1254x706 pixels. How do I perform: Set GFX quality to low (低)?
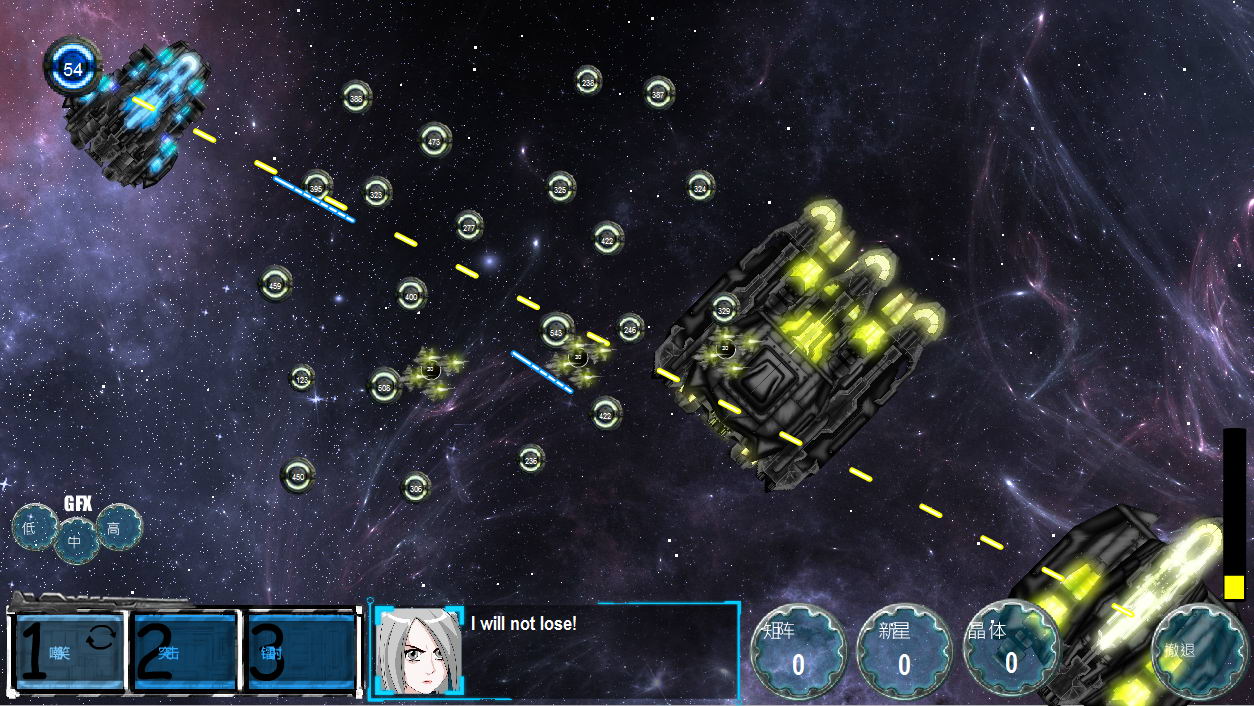click(33, 527)
